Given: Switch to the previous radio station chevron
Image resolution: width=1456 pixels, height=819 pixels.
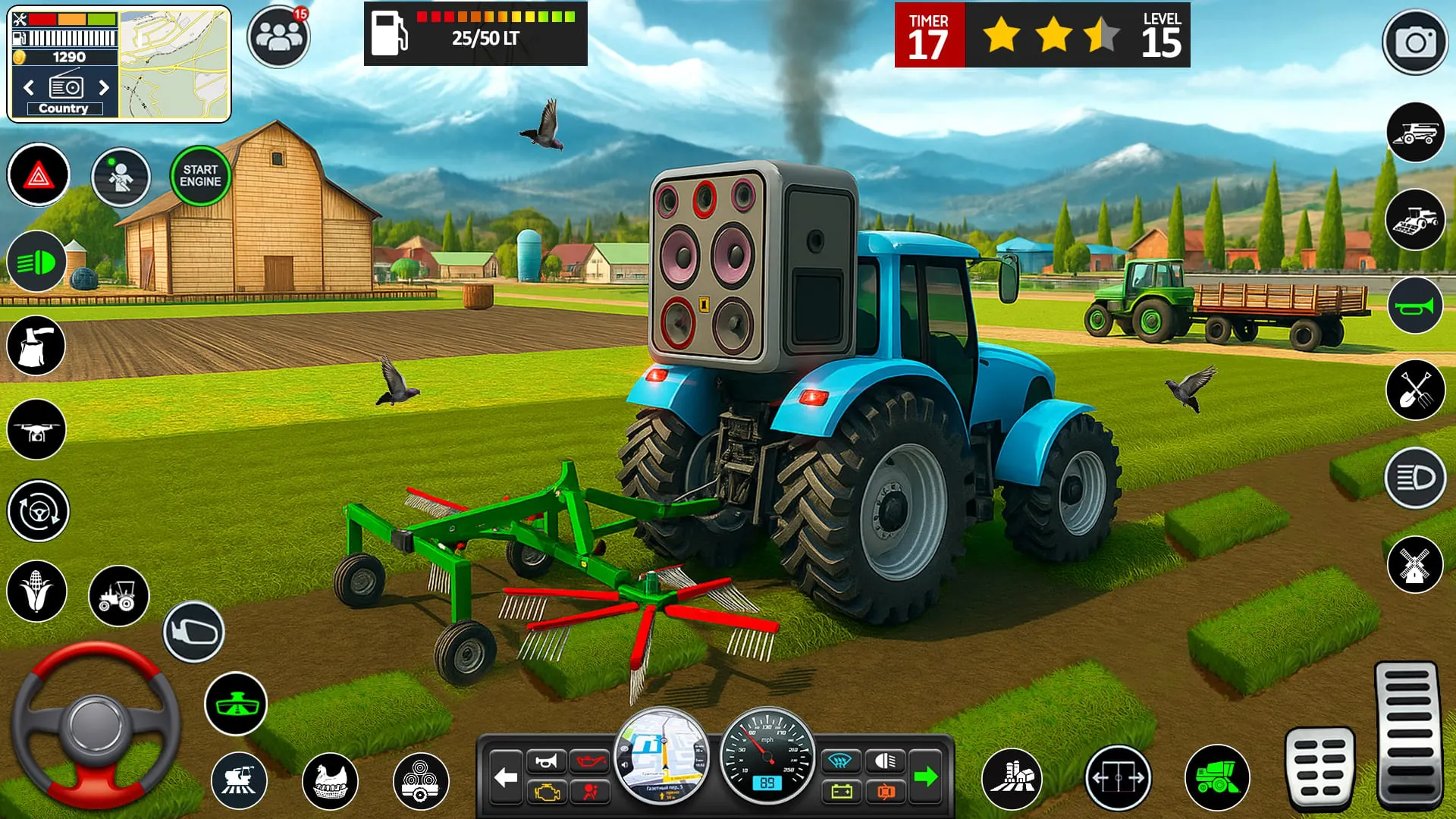Looking at the screenshot, I should [28, 88].
